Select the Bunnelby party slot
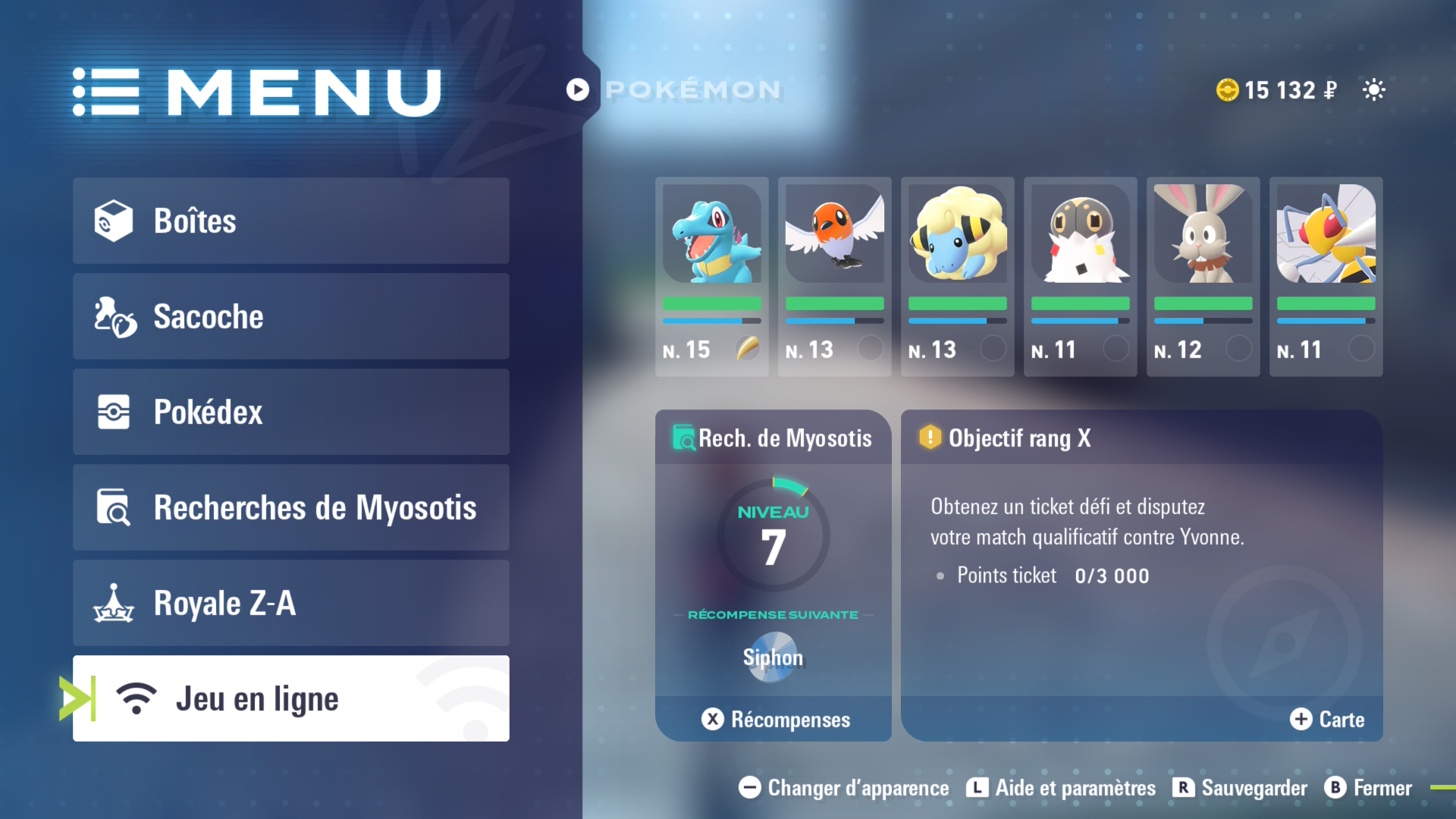 coord(1203,276)
